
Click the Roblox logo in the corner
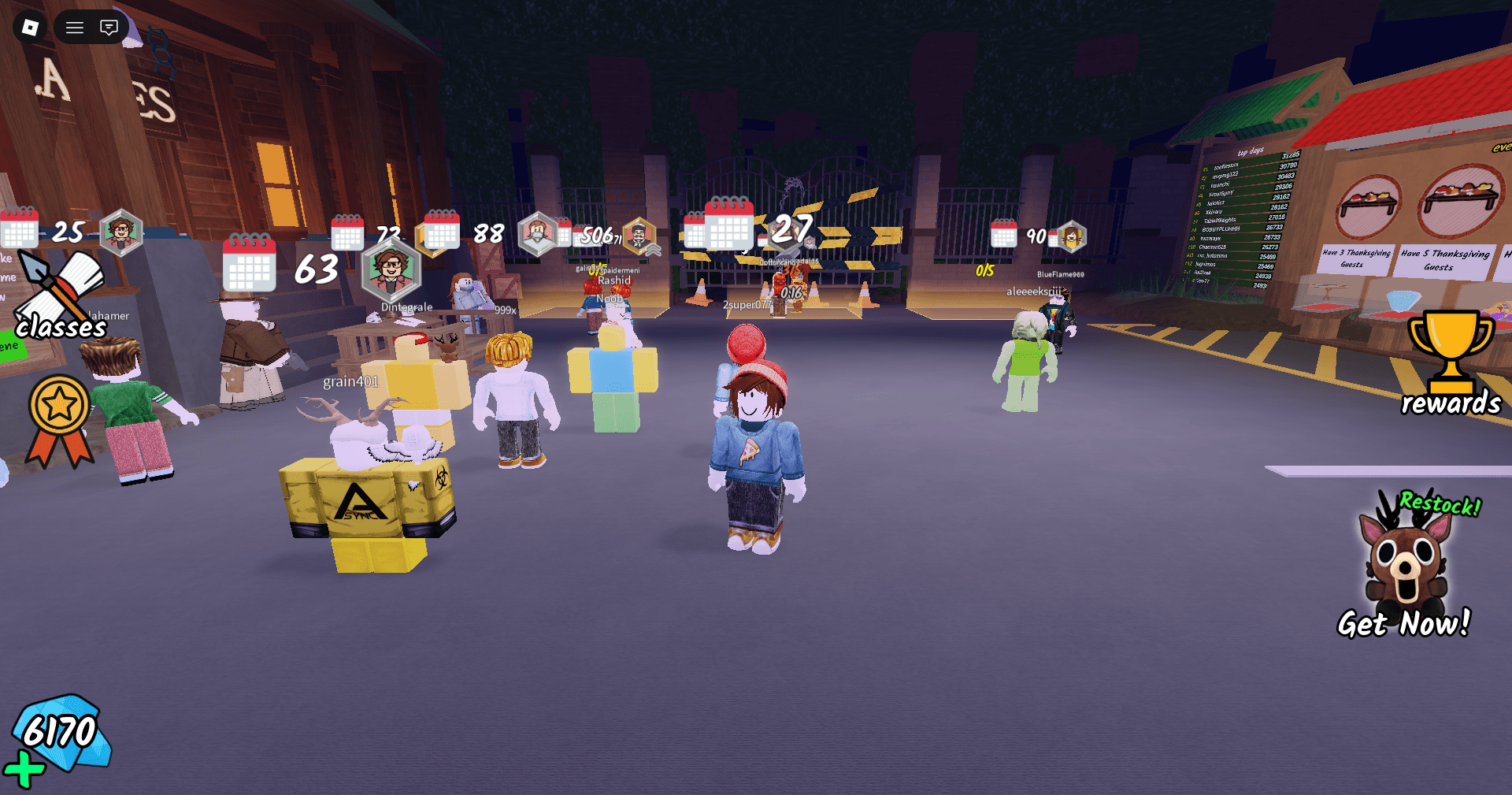point(29,27)
